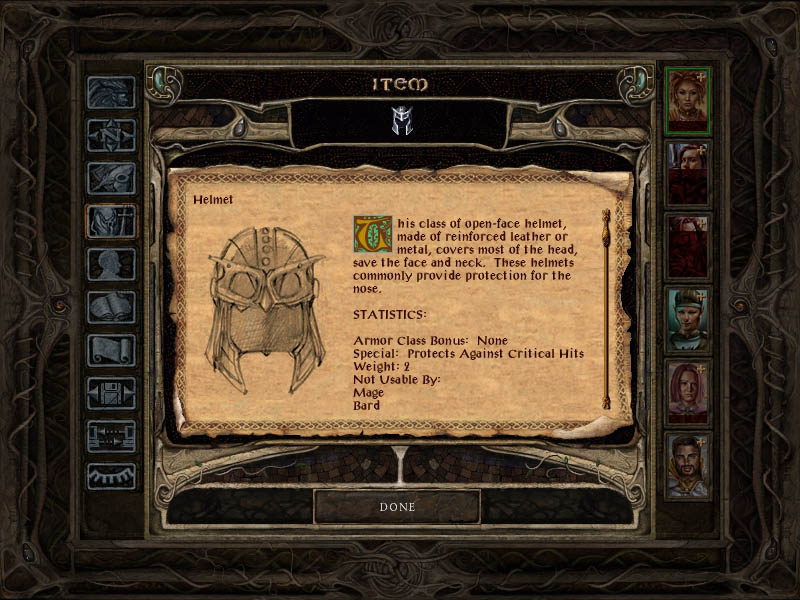Image resolution: width=800 pixels, height=600 pixels.
Task: Select the bearded man portrait
Action: click(688, 466)
